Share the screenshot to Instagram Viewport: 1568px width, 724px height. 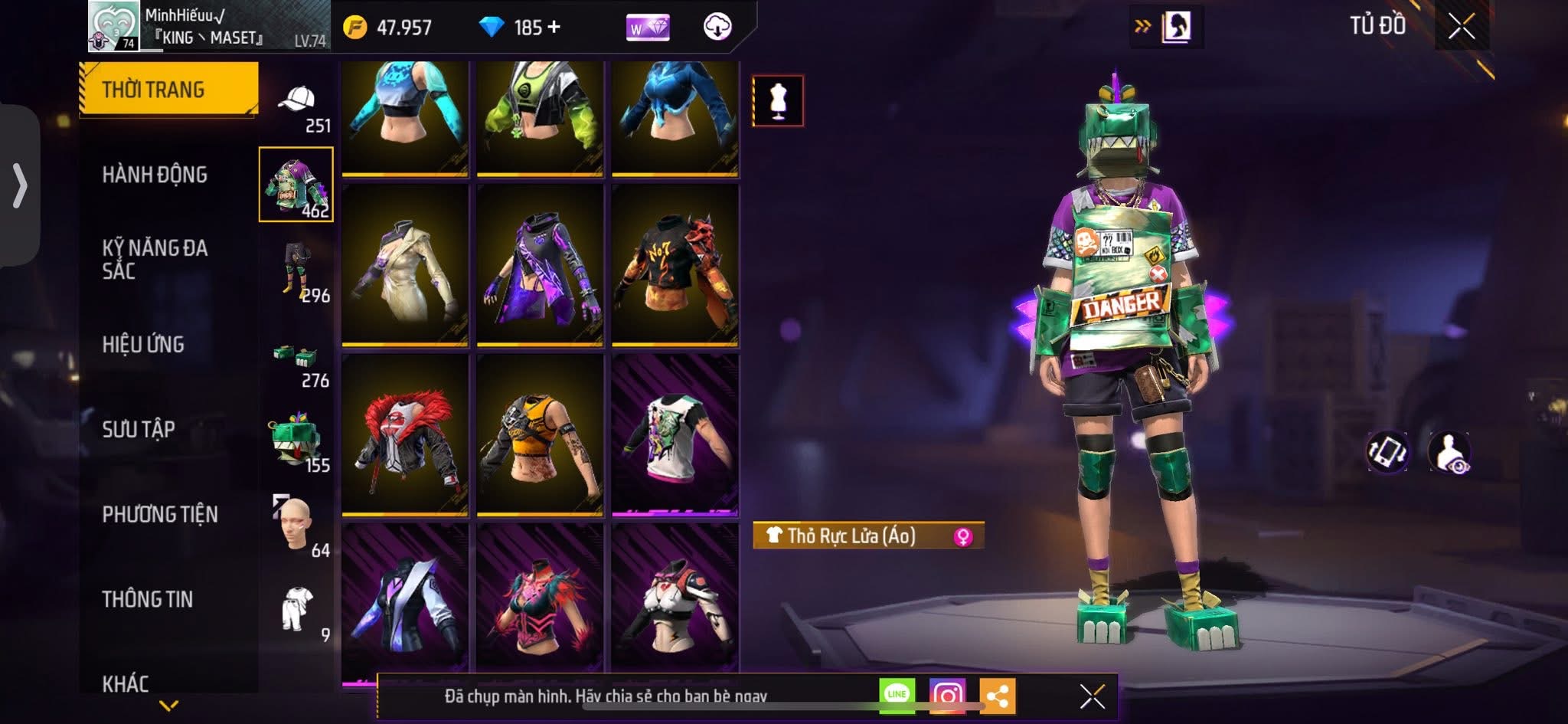click(947, 695)
